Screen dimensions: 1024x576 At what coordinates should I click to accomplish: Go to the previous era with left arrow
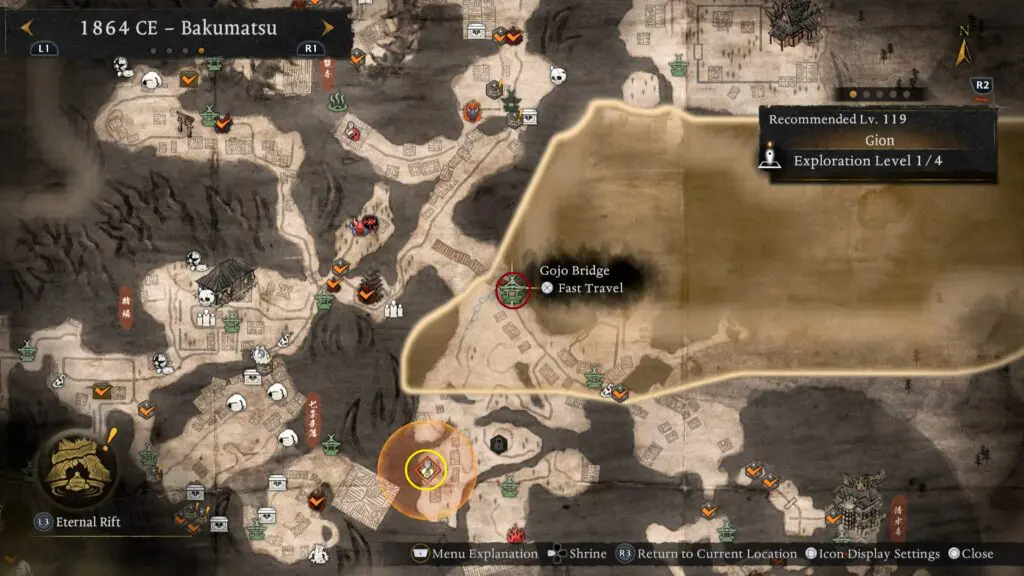pos(26,27)
